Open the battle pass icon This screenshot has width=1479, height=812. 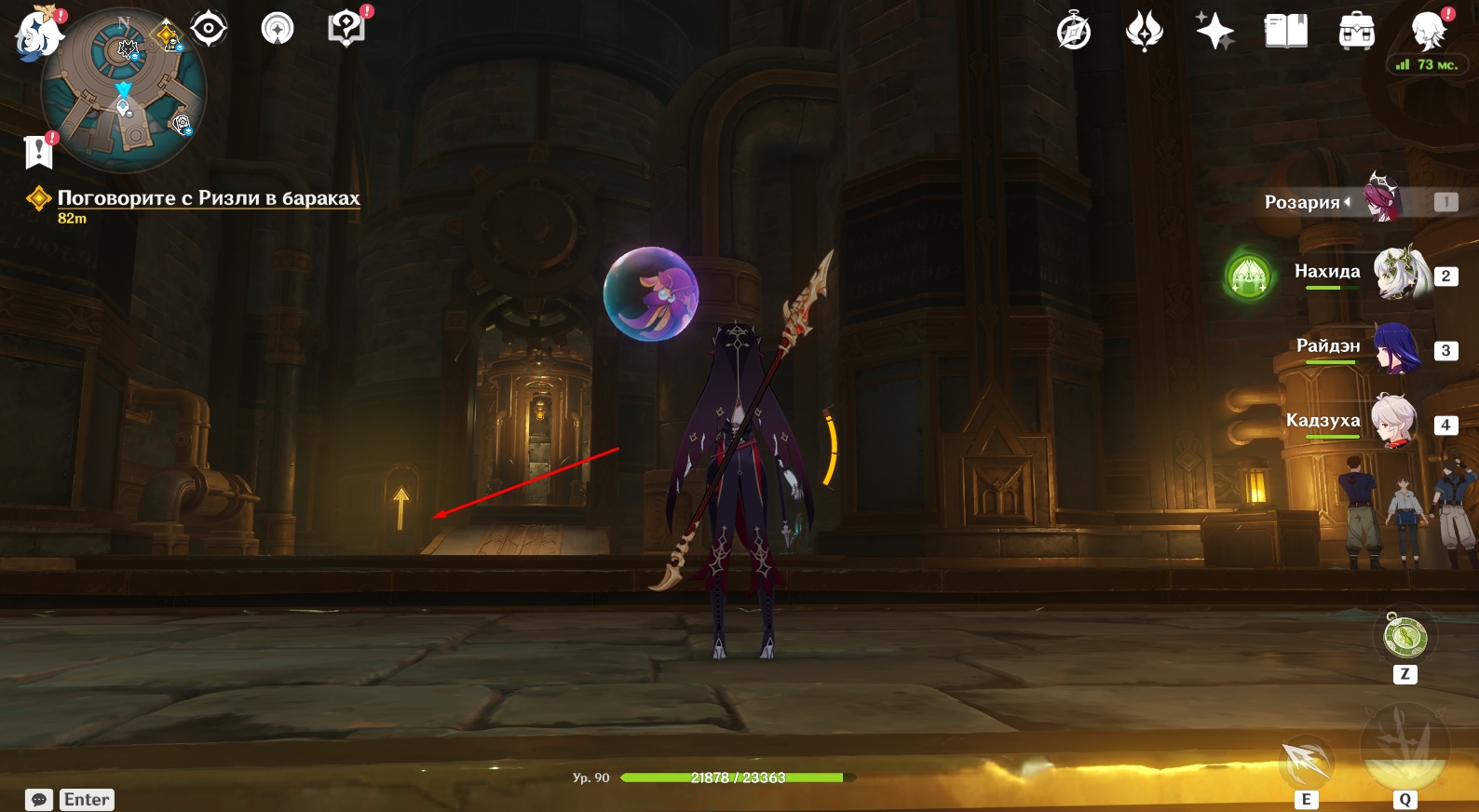(1144, 32)
